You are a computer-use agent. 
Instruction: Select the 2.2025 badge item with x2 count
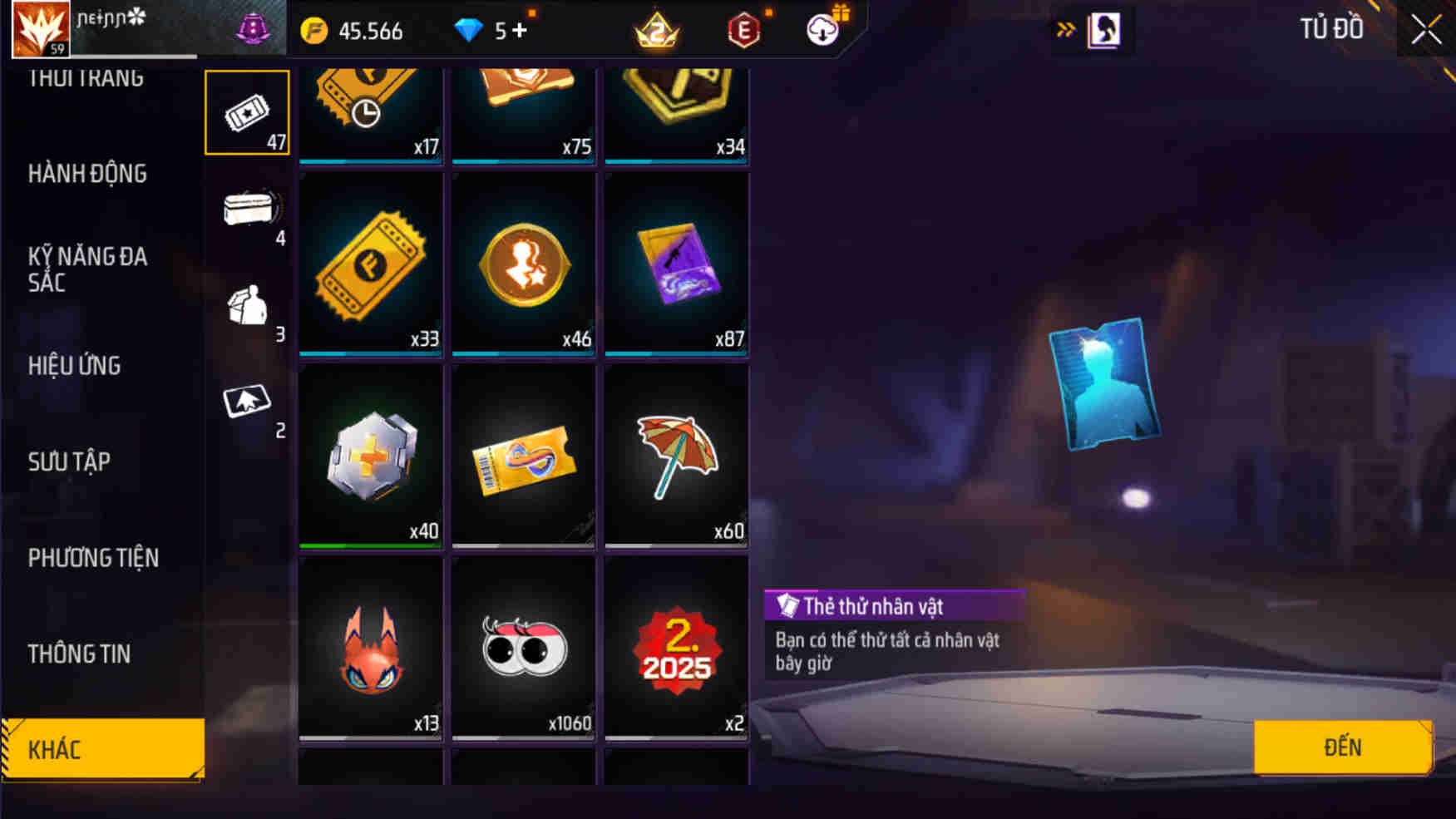point(676,650)
